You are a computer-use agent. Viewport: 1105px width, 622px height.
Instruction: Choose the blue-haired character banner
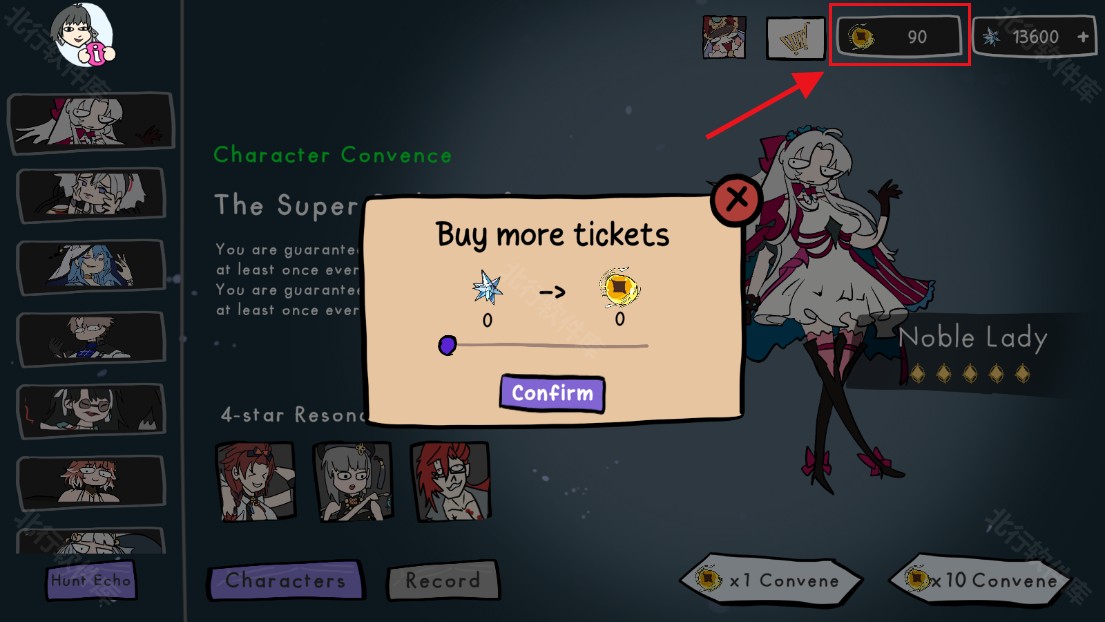click(90, 265)
